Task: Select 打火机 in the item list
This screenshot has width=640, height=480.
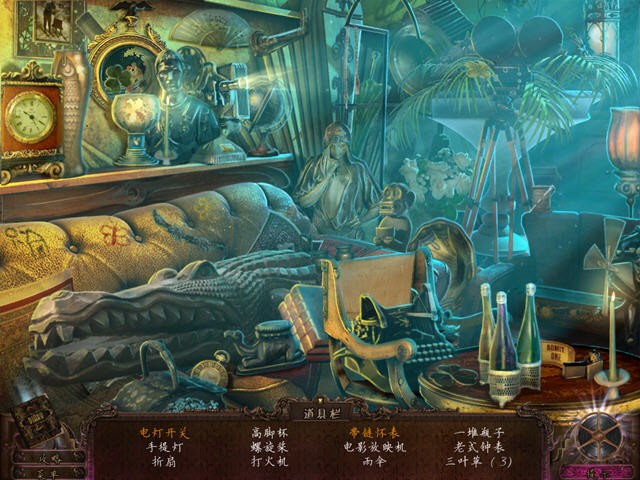Action: 269,462
